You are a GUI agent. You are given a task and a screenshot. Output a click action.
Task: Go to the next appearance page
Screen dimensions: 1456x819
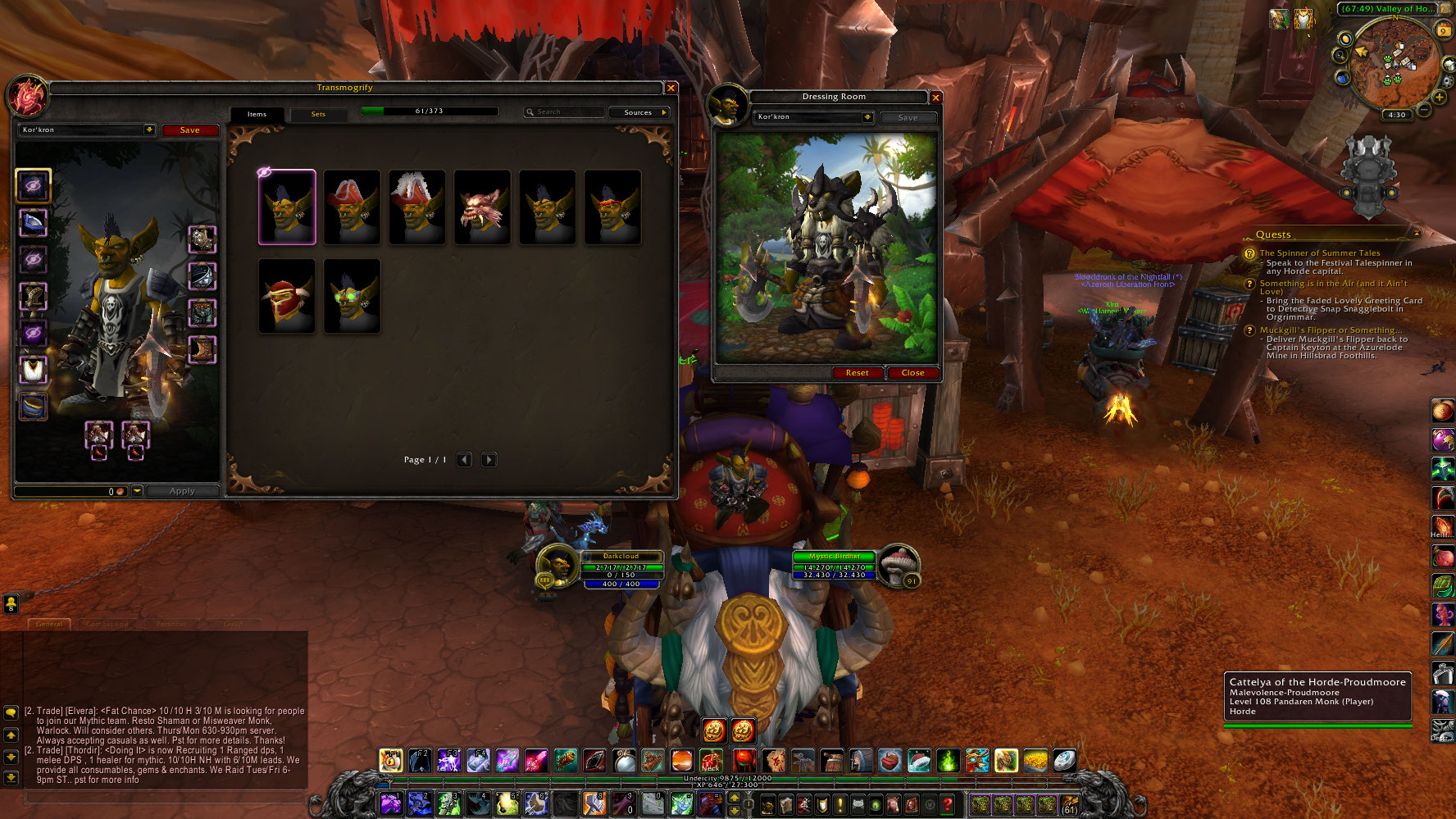click(x=489, y=460)
